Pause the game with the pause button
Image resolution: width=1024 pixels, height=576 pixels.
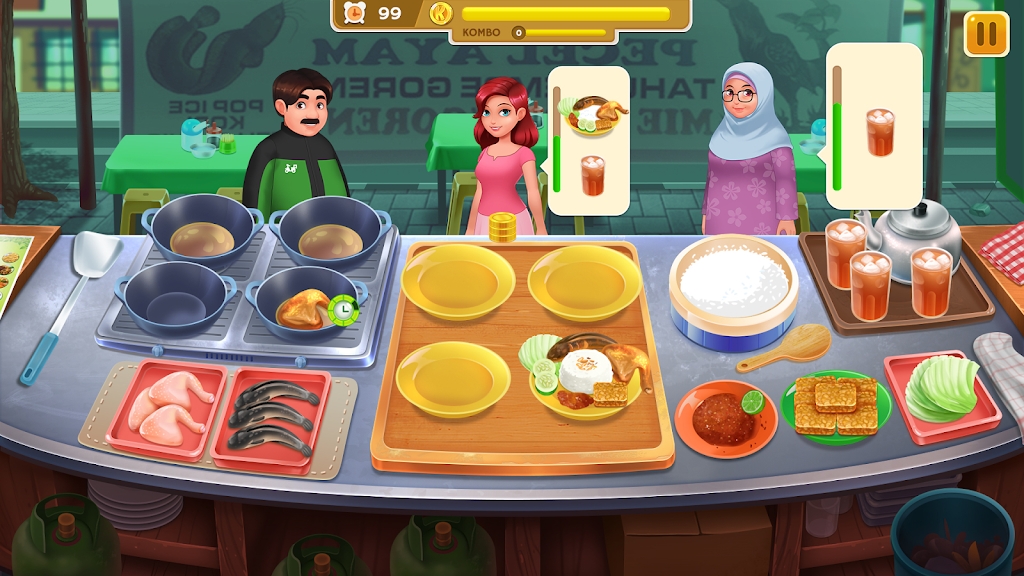tap(986, 34)
